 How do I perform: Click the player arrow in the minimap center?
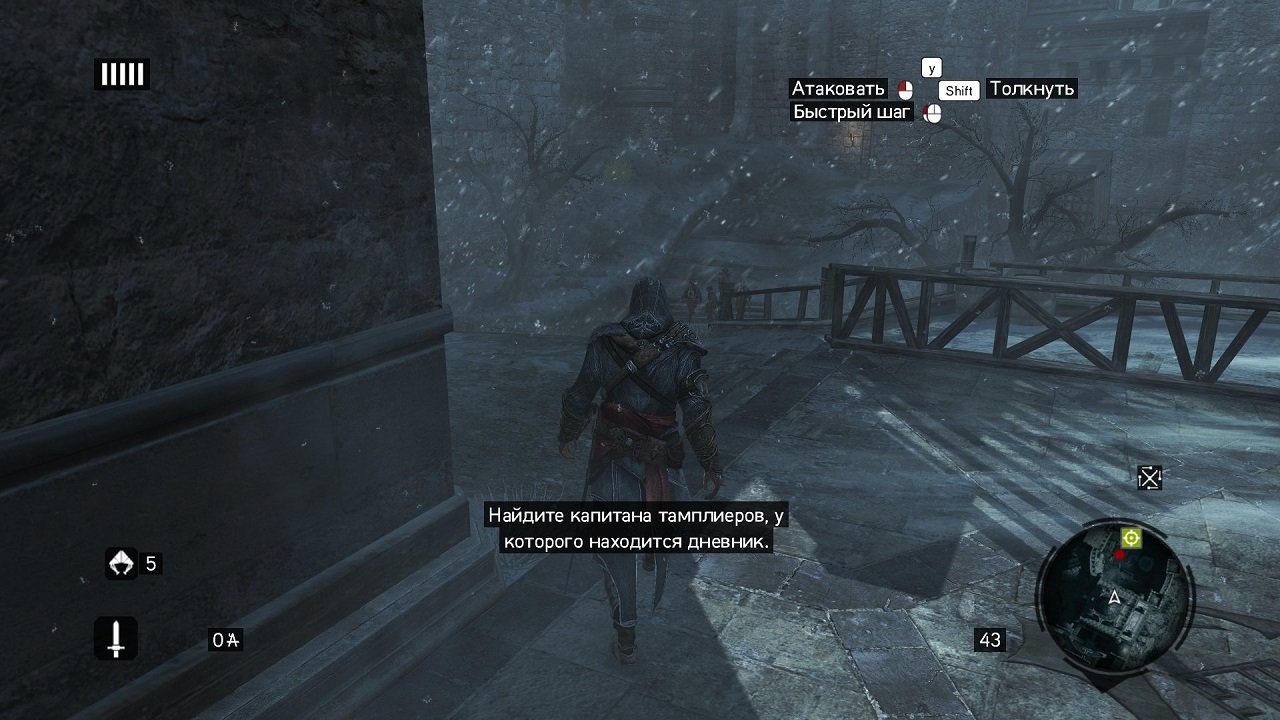[1115, 598]
